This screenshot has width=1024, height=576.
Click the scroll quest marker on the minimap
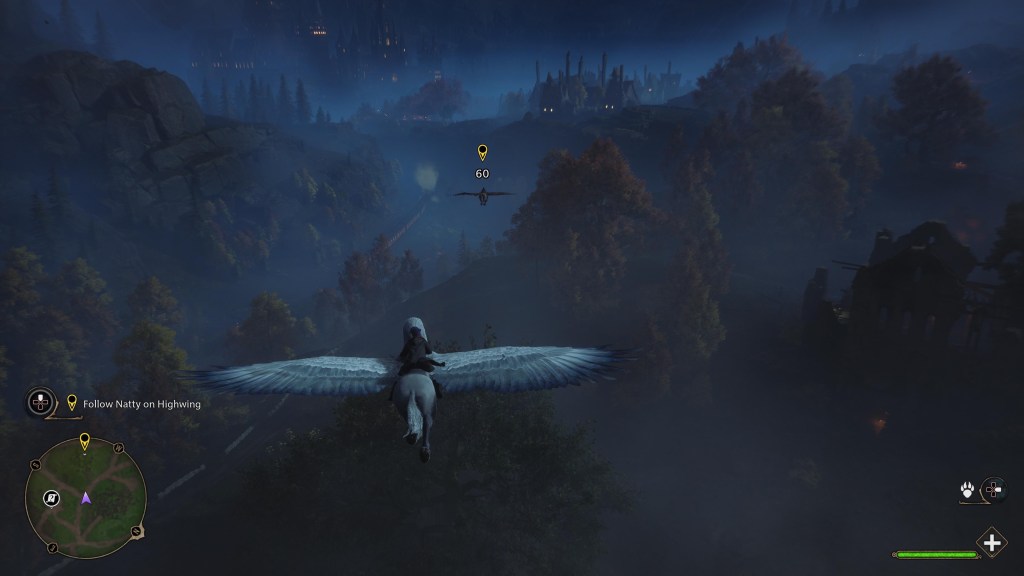pos(51,498)
